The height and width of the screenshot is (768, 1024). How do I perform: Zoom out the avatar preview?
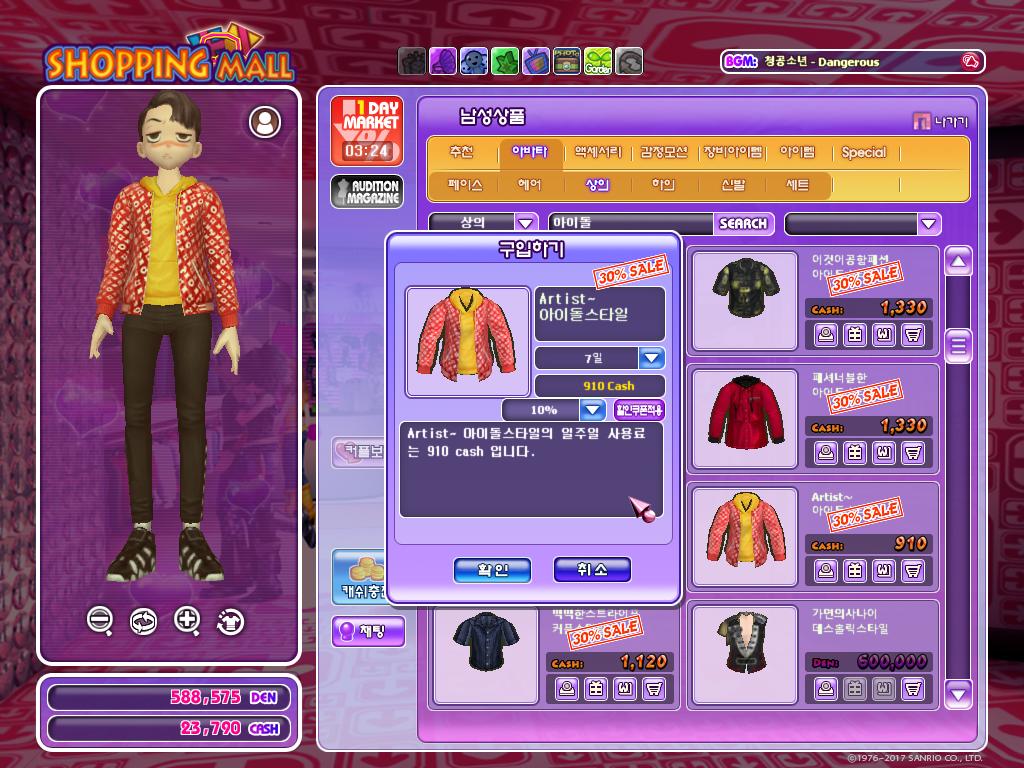pyautogui.click(x=99, y=620)
